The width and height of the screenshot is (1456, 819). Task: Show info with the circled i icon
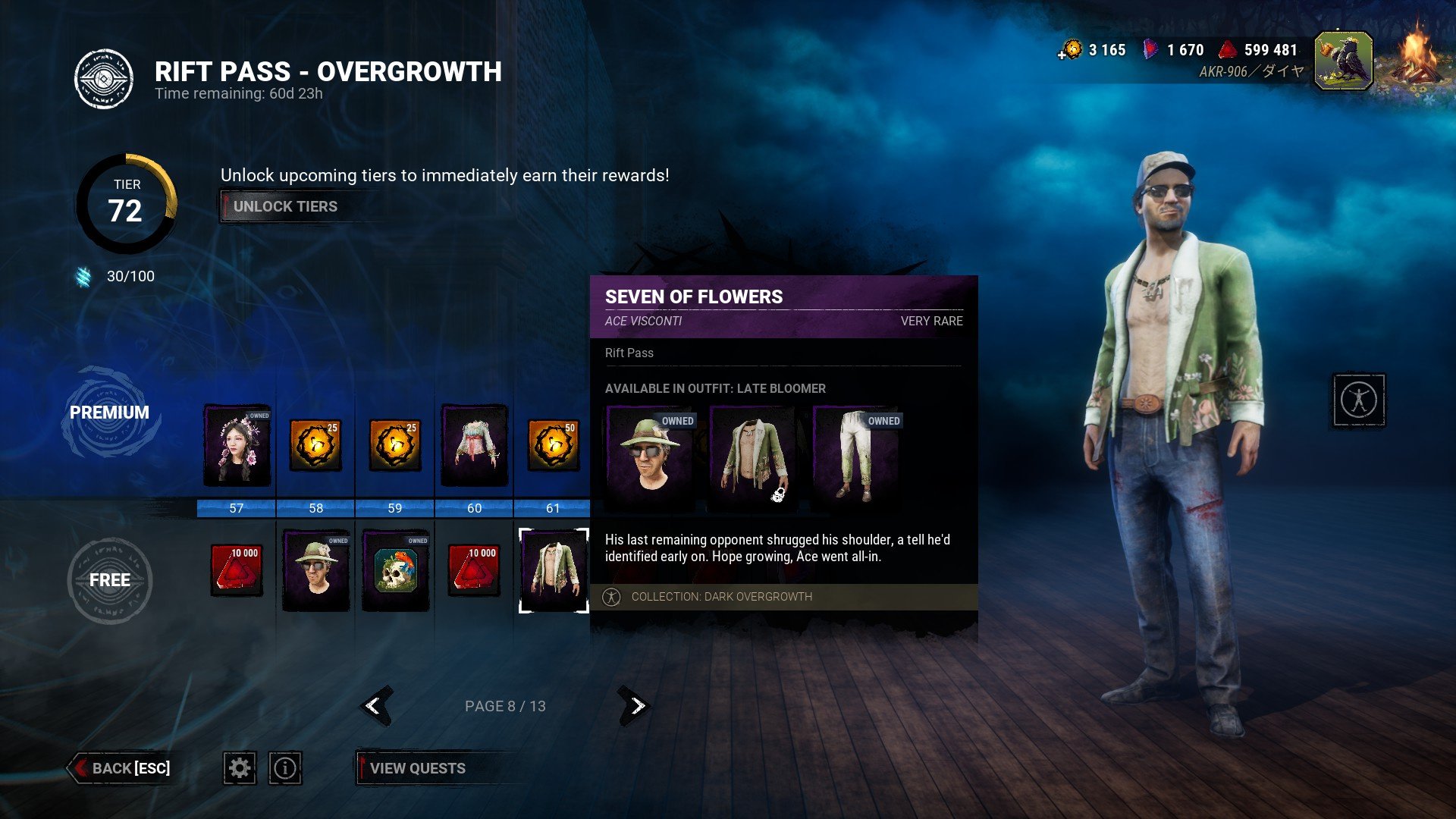[285, 768]
